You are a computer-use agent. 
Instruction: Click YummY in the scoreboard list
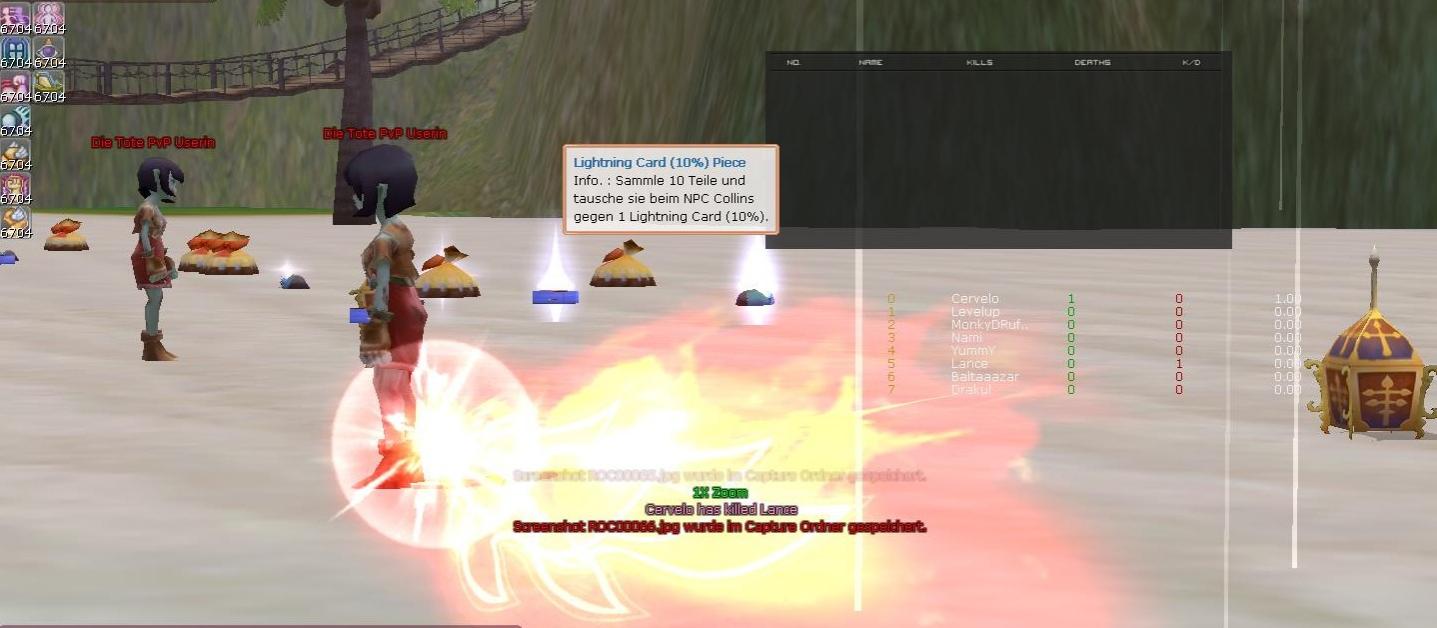tap(972, 351)
